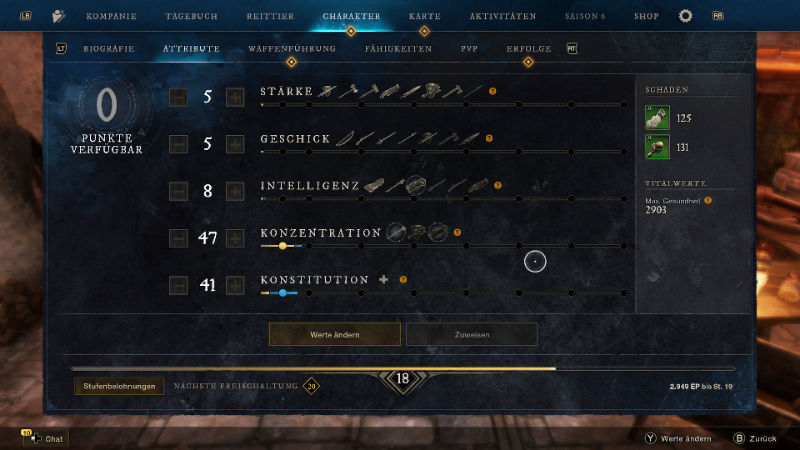Visit the Shop
The width and height of the screenshot is (800, 450).
tap(646, 16)
